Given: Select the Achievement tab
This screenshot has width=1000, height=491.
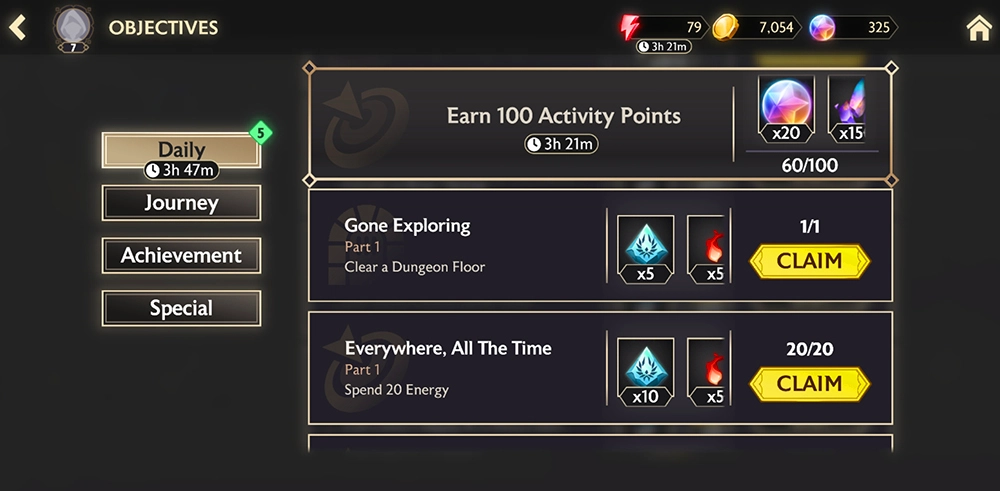Looking at the screenshot, I should [181, 256].
